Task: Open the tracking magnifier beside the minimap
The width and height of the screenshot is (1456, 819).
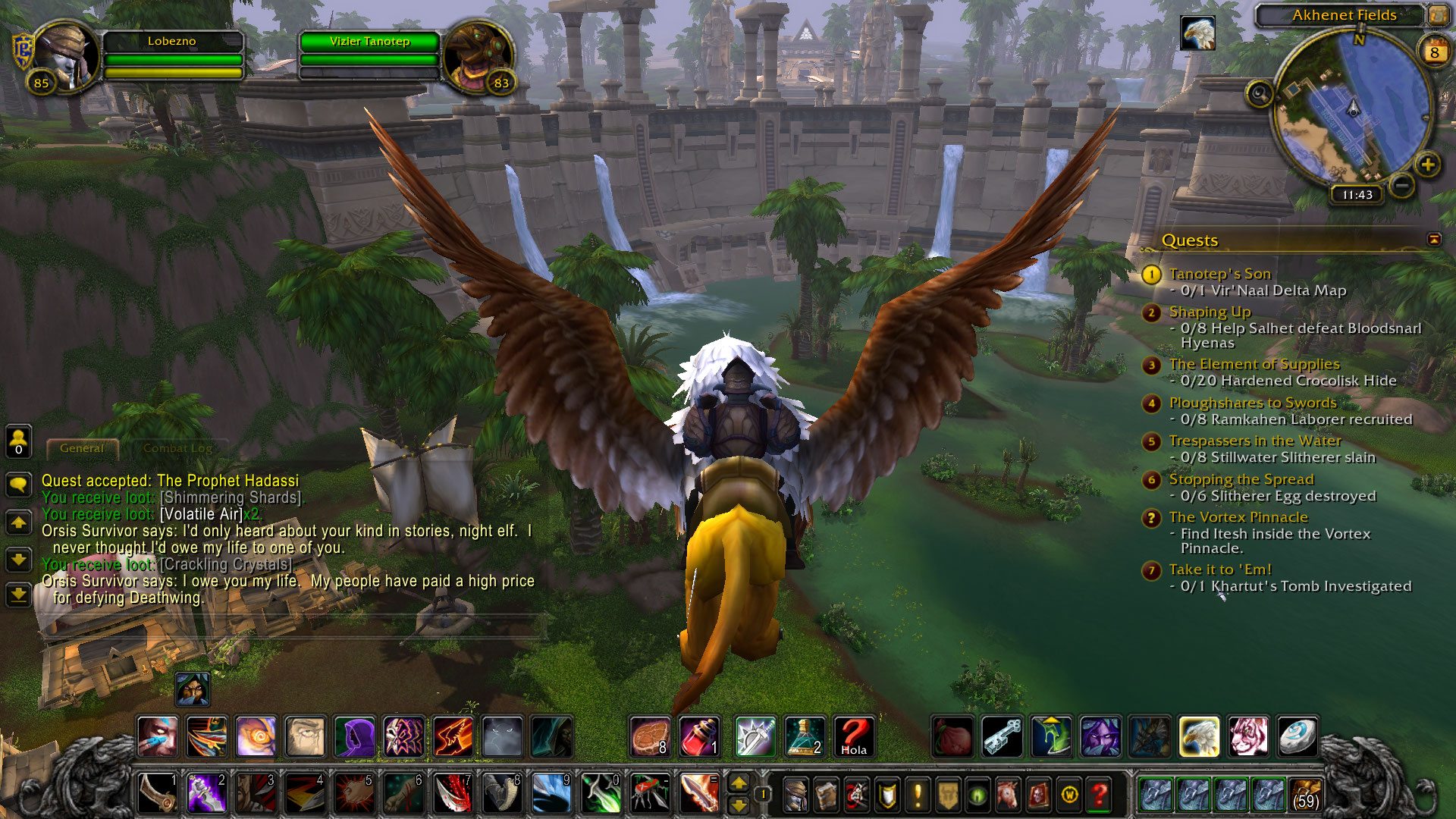Action: click(1259, 94)
